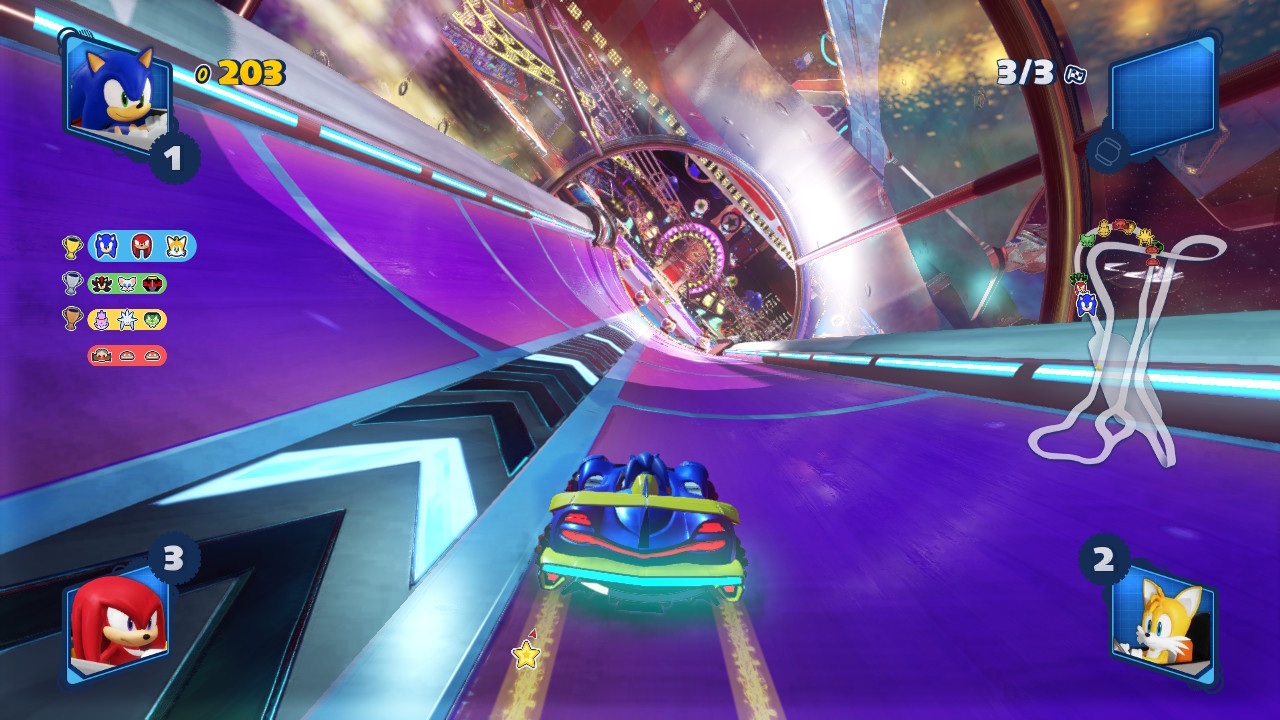Click the ring coin icon next to 203
Screen dimensions: 1280x720
(x=204, y=71)
